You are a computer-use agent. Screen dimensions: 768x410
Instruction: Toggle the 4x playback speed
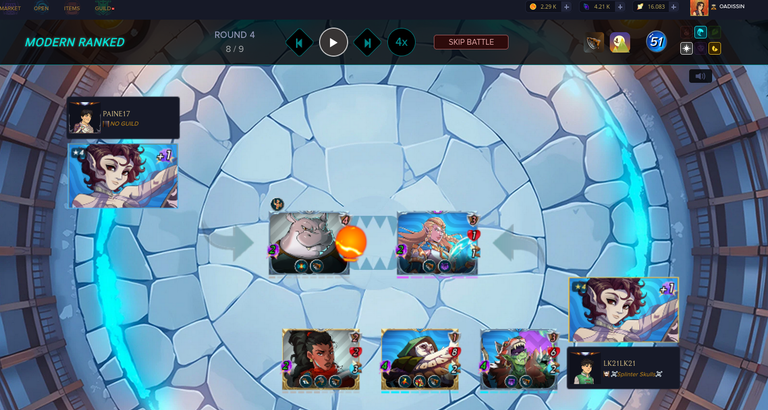point(401,42)
